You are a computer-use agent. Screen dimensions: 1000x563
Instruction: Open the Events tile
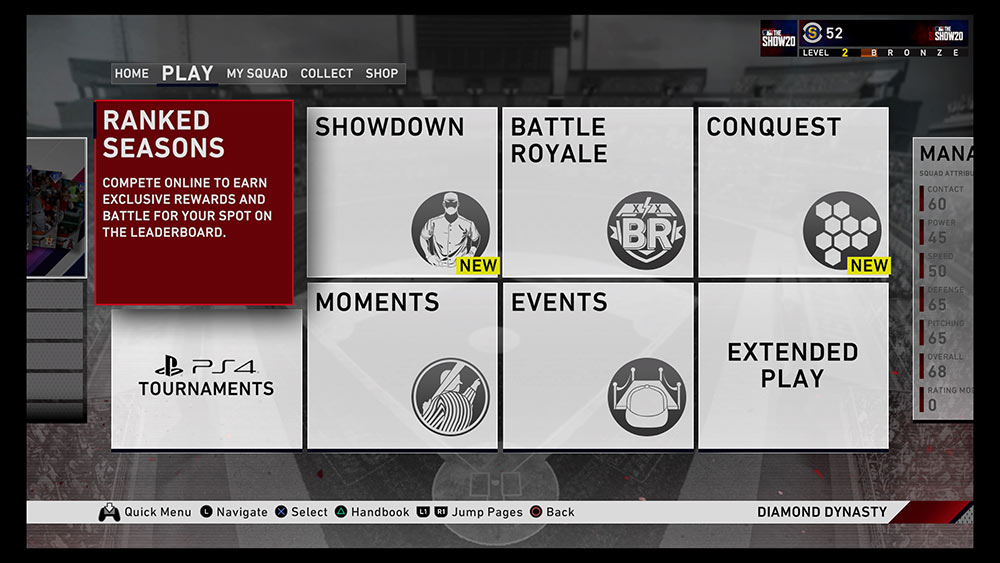click(597, 365)
